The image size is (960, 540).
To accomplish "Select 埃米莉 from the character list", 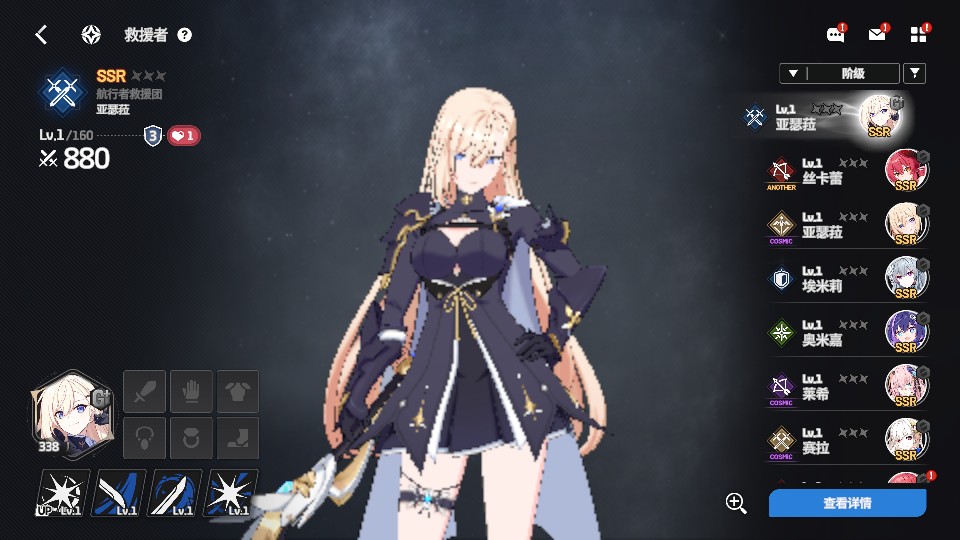I will tap(846, 279).
